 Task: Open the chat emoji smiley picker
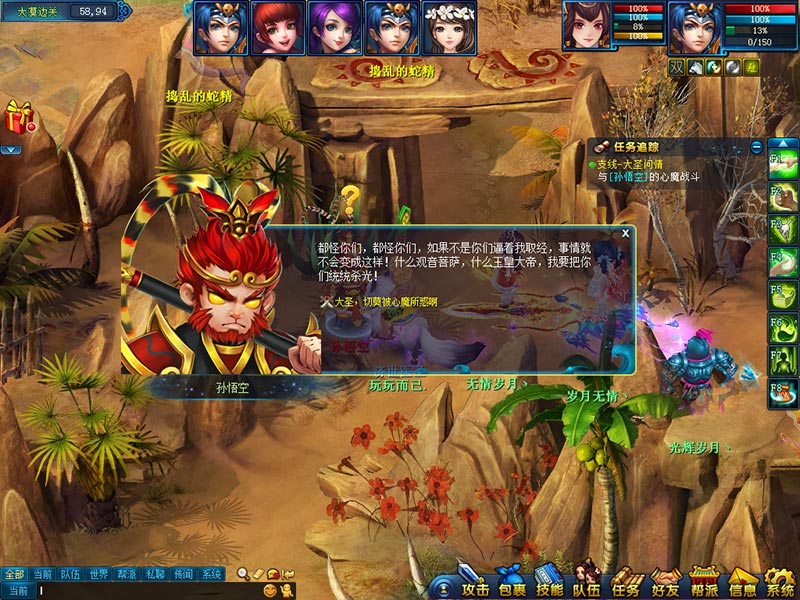click(x=270, y=591)
